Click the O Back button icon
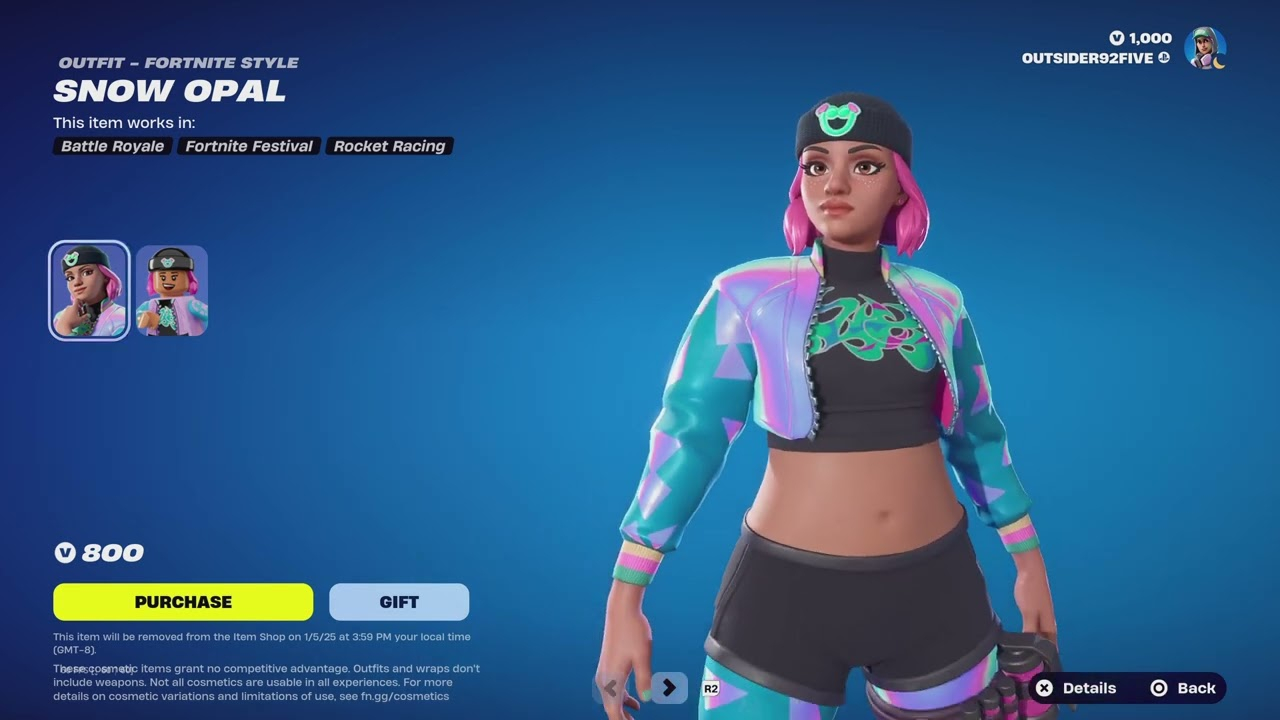 [x=1158, y=688]
